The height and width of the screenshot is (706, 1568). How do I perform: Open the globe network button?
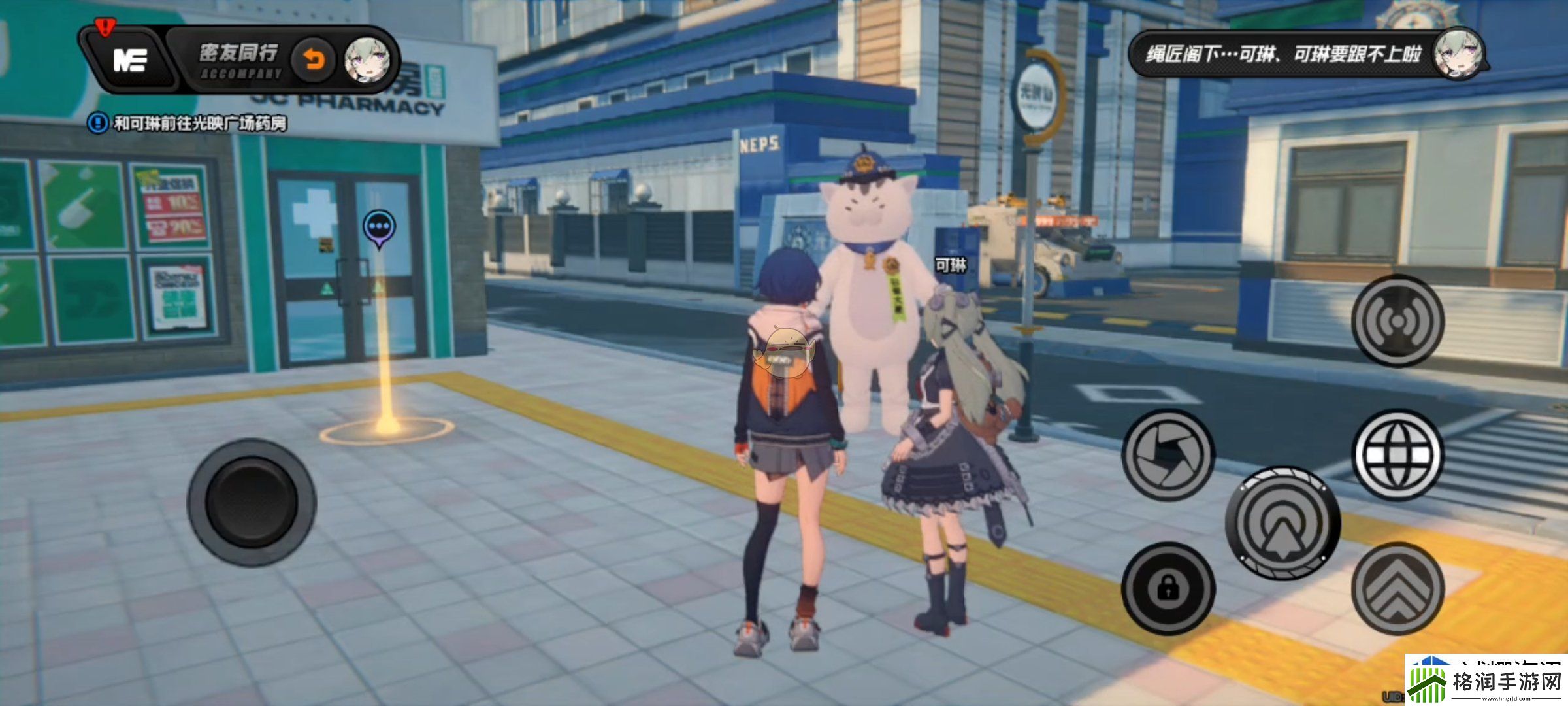(x=1397, y=455)
